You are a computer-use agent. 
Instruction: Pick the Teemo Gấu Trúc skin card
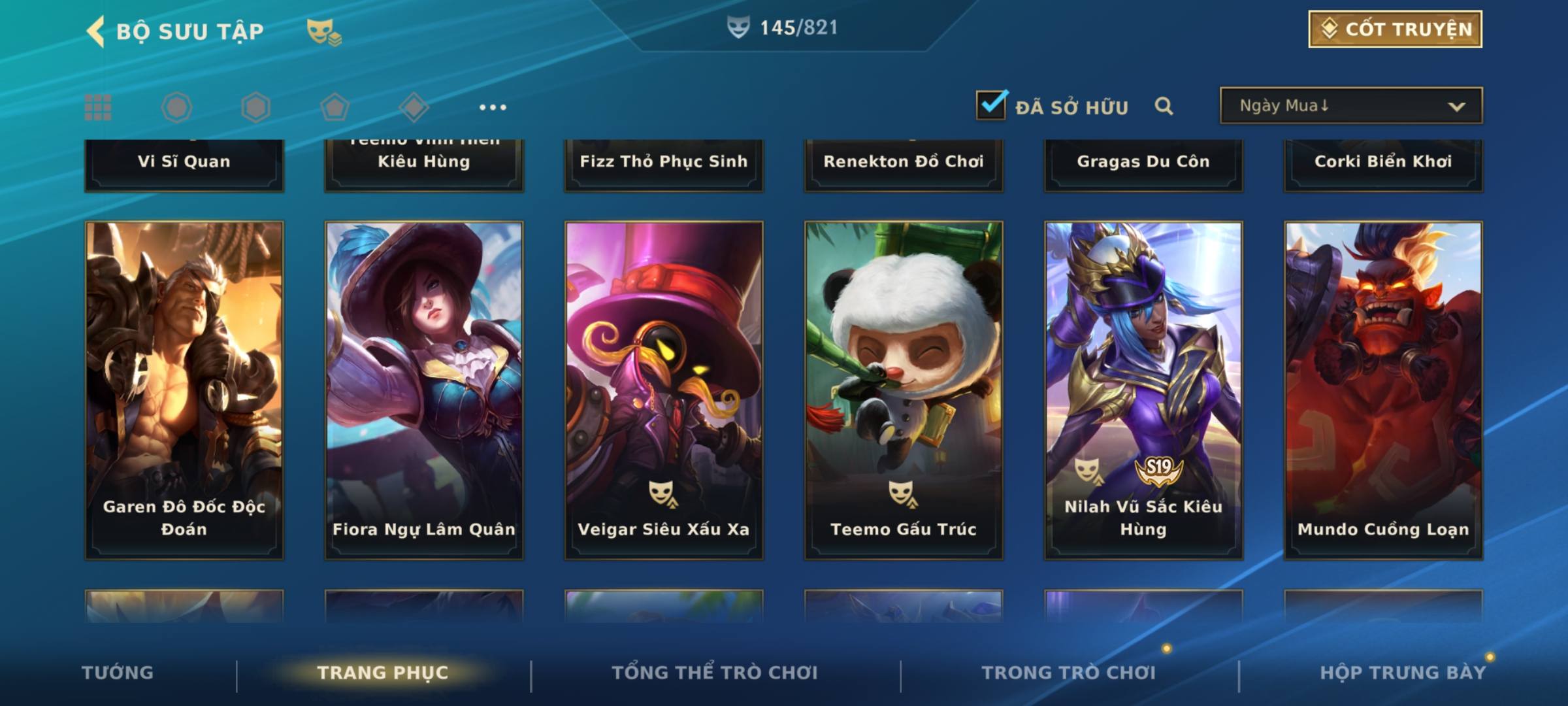[x=904, y=390]
